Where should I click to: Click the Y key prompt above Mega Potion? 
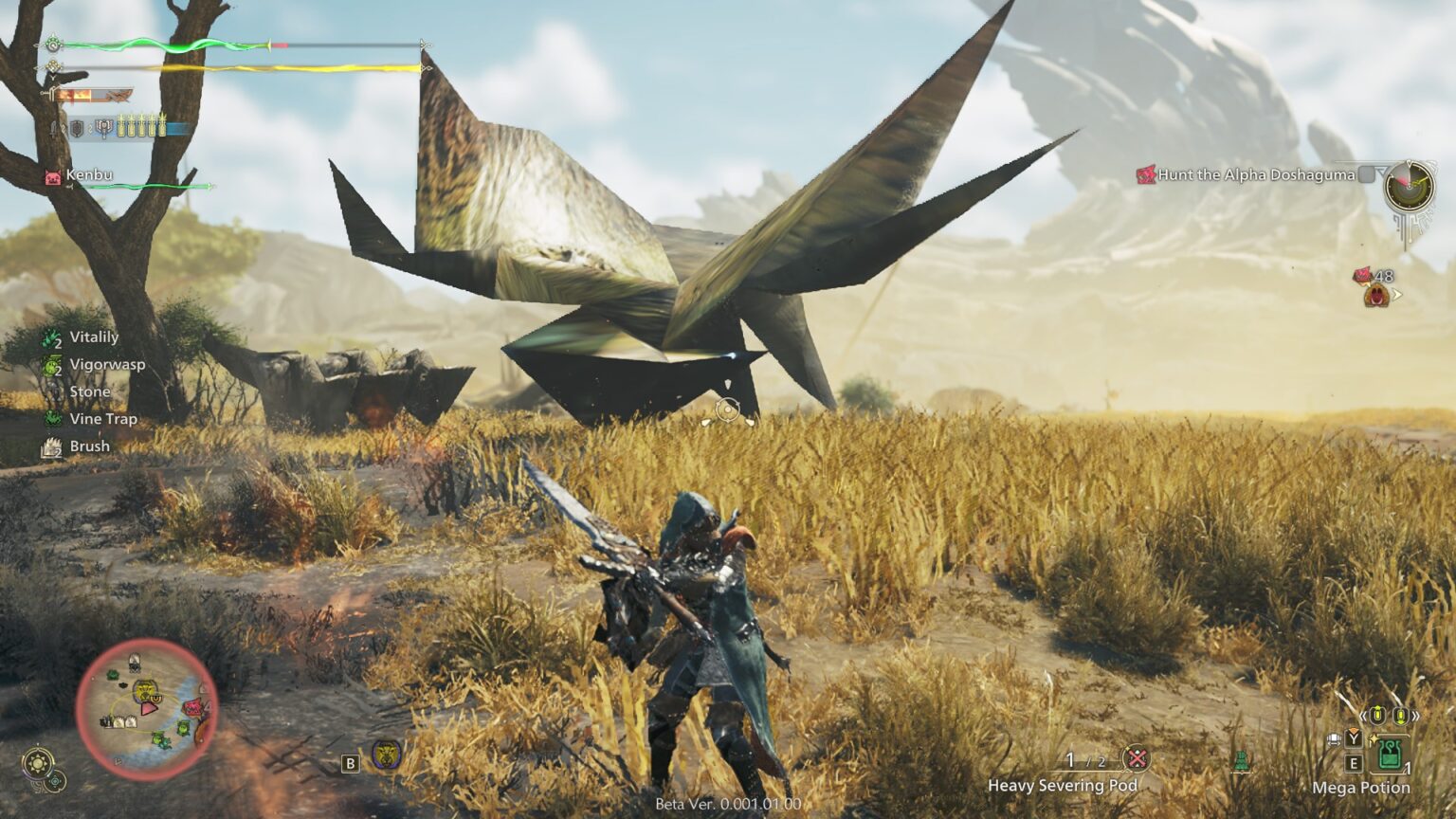(1353, 739)
